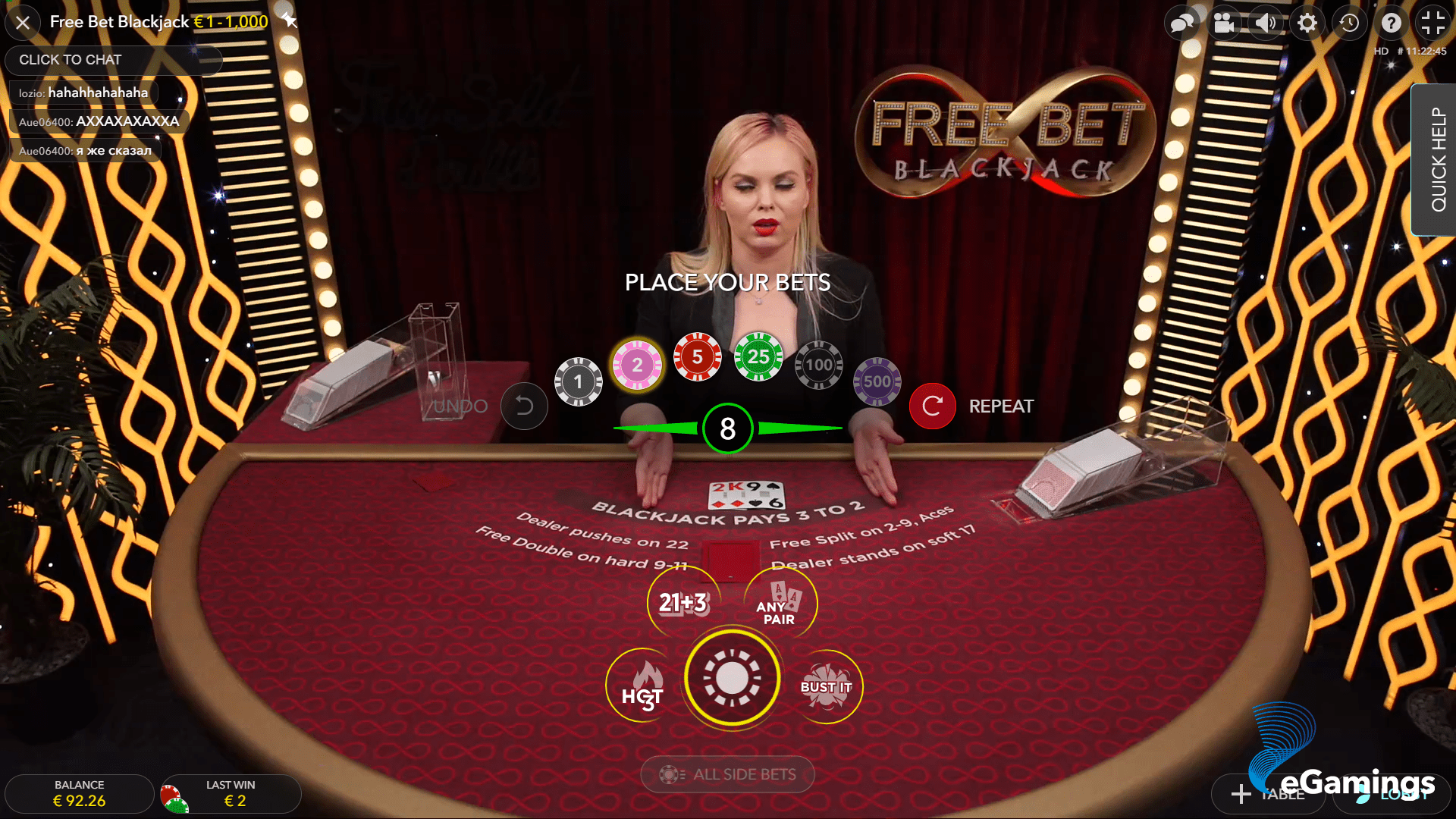Select the €1 chip

578,381
